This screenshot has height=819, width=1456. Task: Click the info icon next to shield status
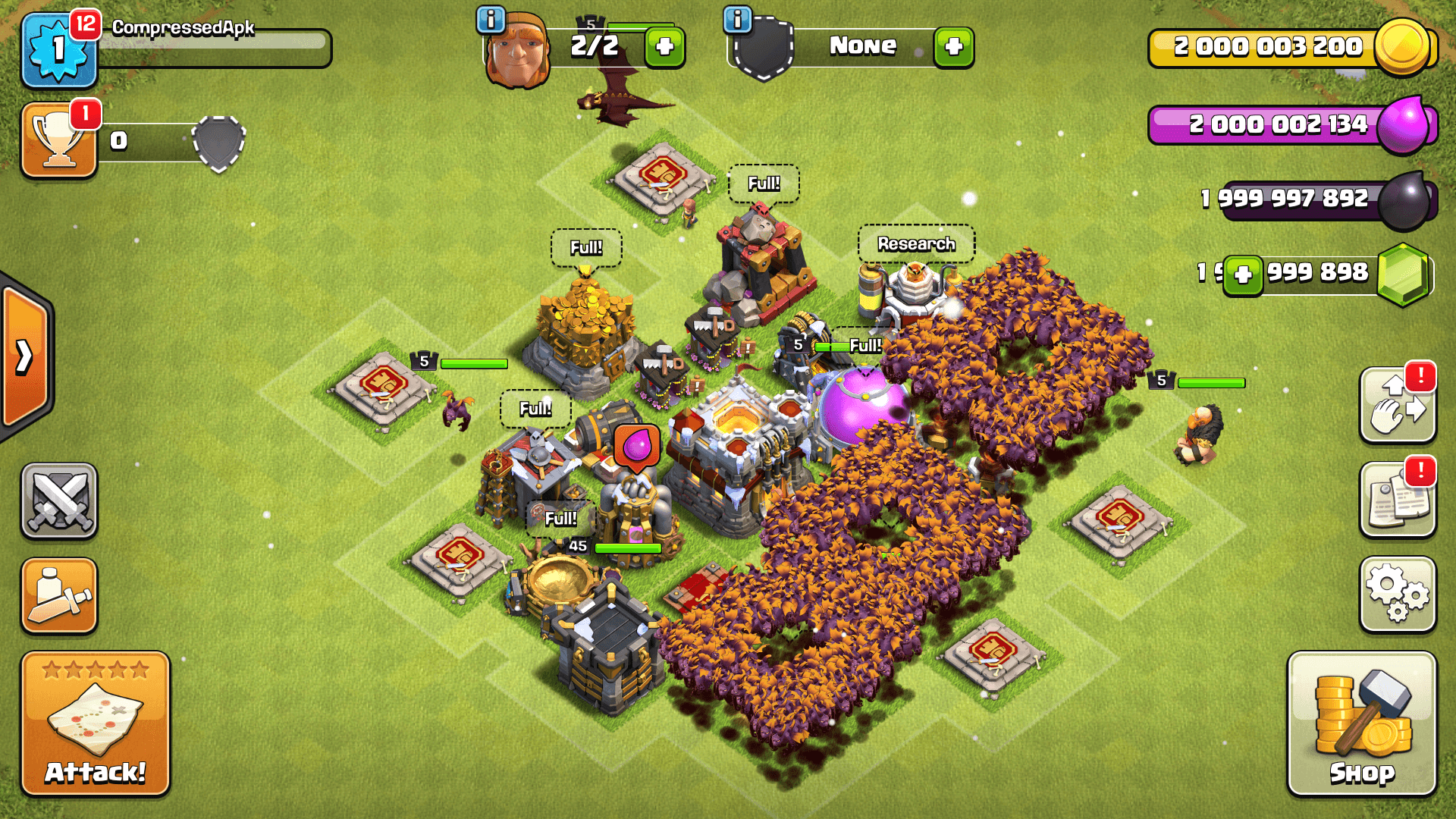tap(738, 19)
